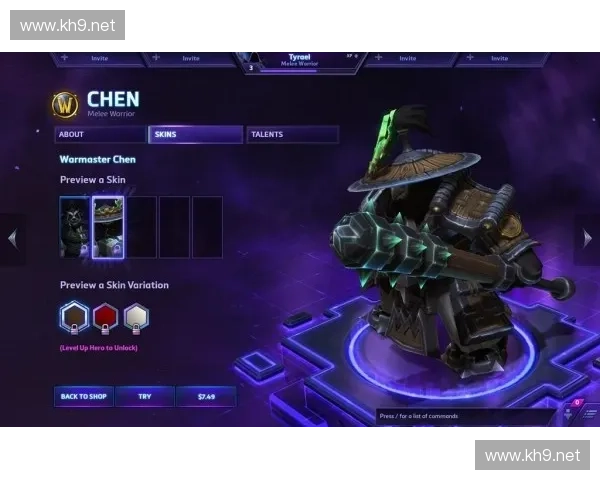
Task: Choose the red skin variation hexagon
Action: (x=105, y=318)
